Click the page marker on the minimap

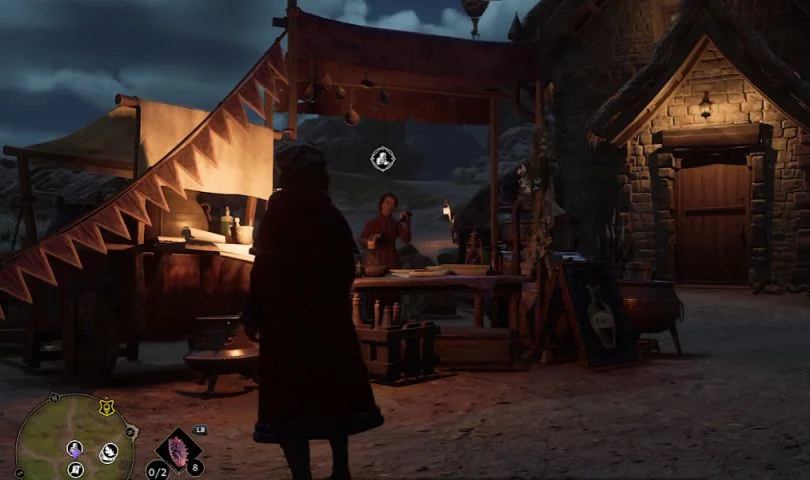point(75,469)
